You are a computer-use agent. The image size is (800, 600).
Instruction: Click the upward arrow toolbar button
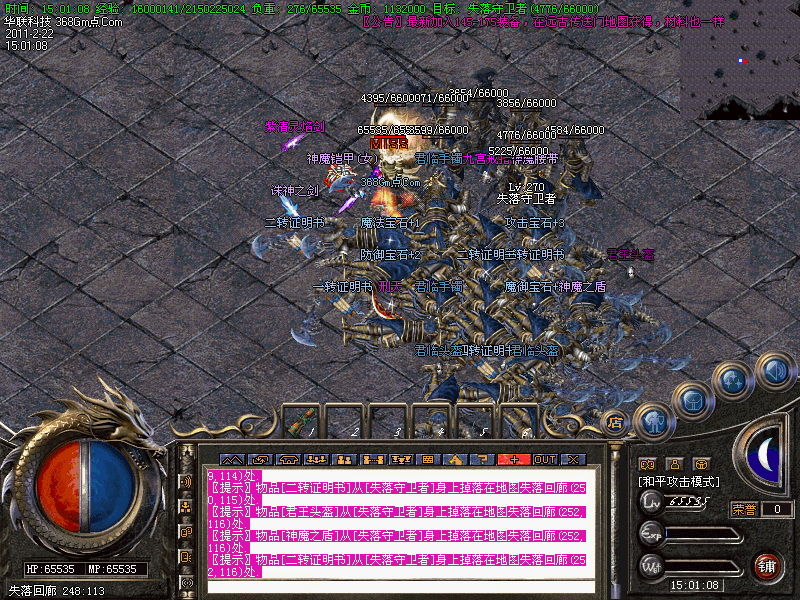(x=454, y=460)
